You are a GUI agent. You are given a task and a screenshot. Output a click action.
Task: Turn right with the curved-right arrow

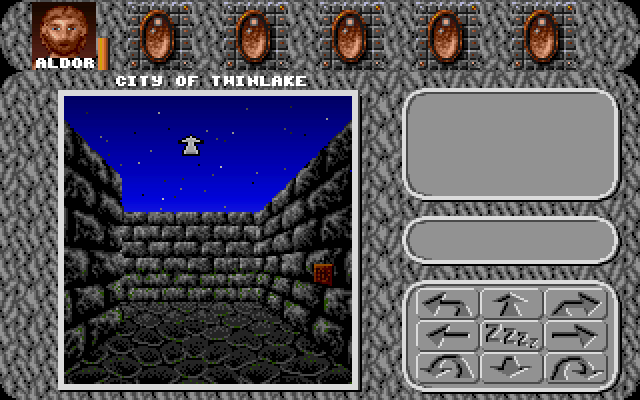(x=576, y=303)
